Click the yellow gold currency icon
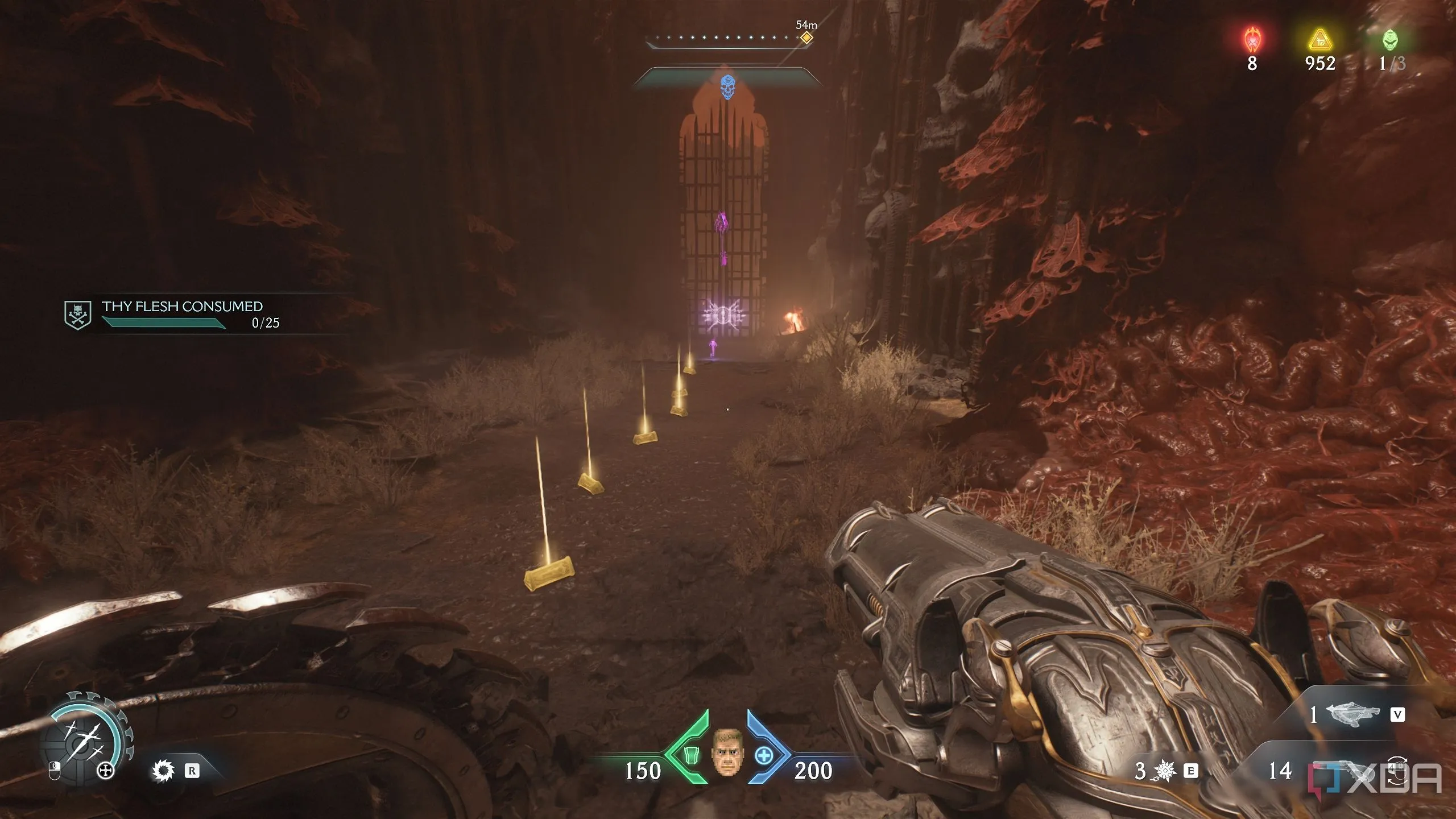 pyautogui.click(x=1320, y=41)
